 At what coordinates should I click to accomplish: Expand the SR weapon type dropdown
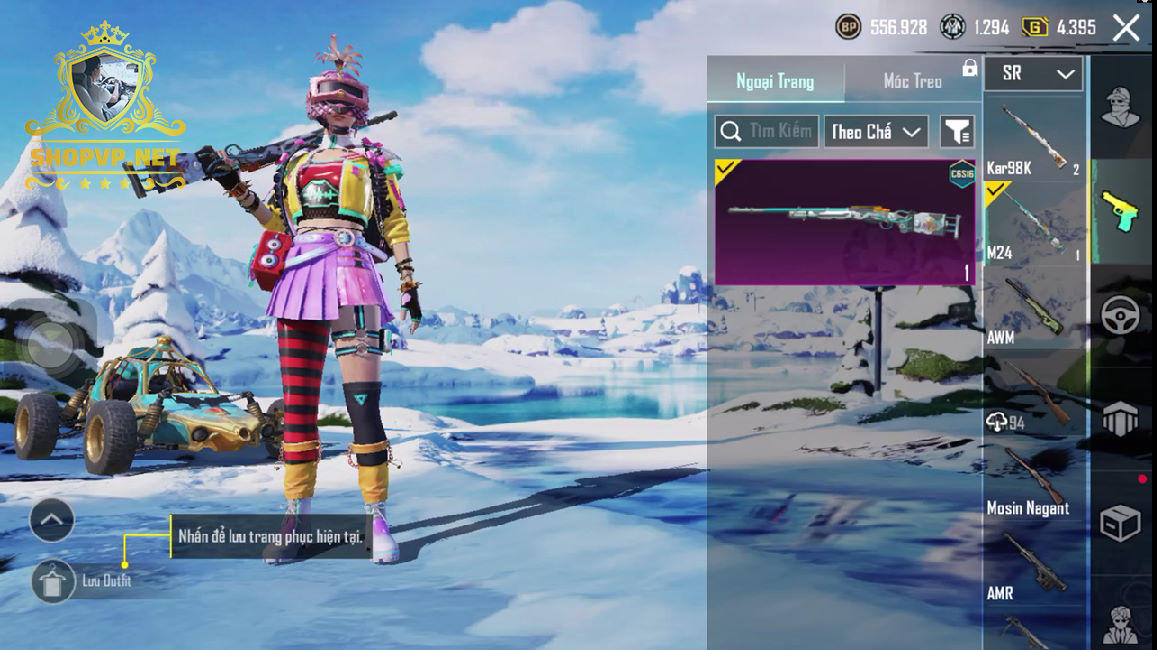[1034, 73]
